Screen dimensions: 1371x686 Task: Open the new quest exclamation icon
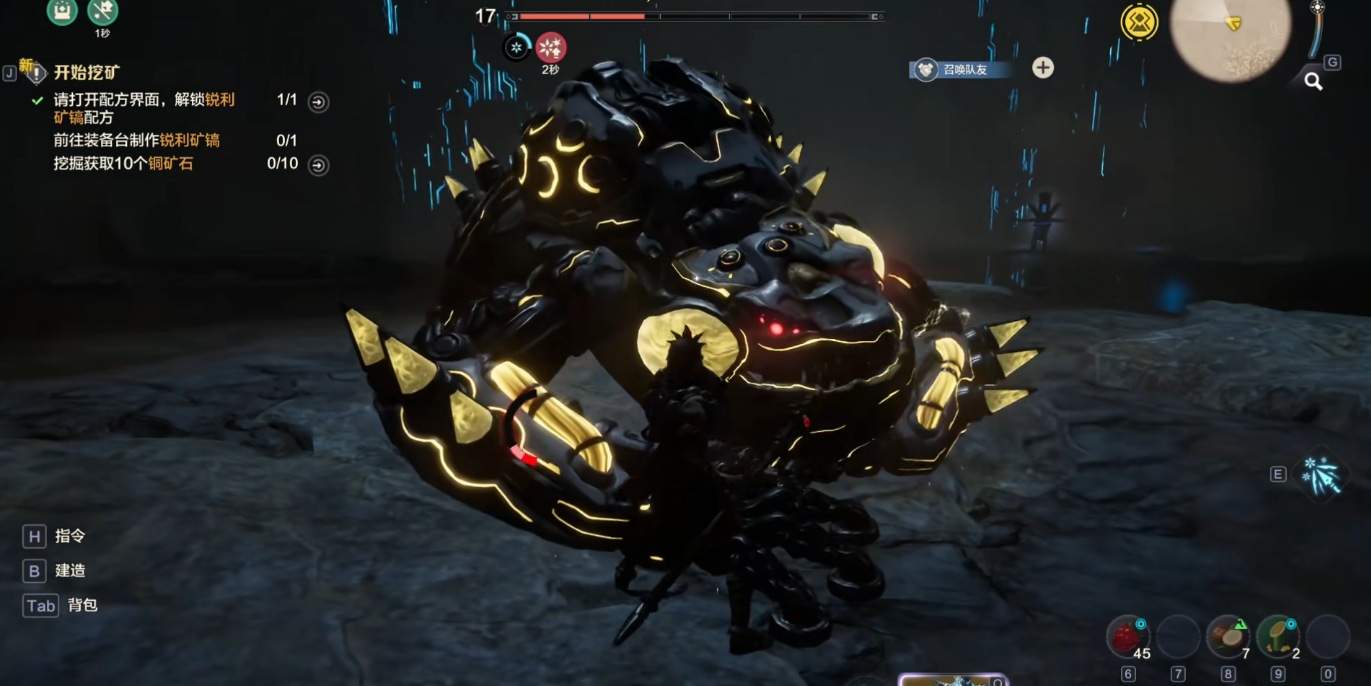click(x=34, y=72)
